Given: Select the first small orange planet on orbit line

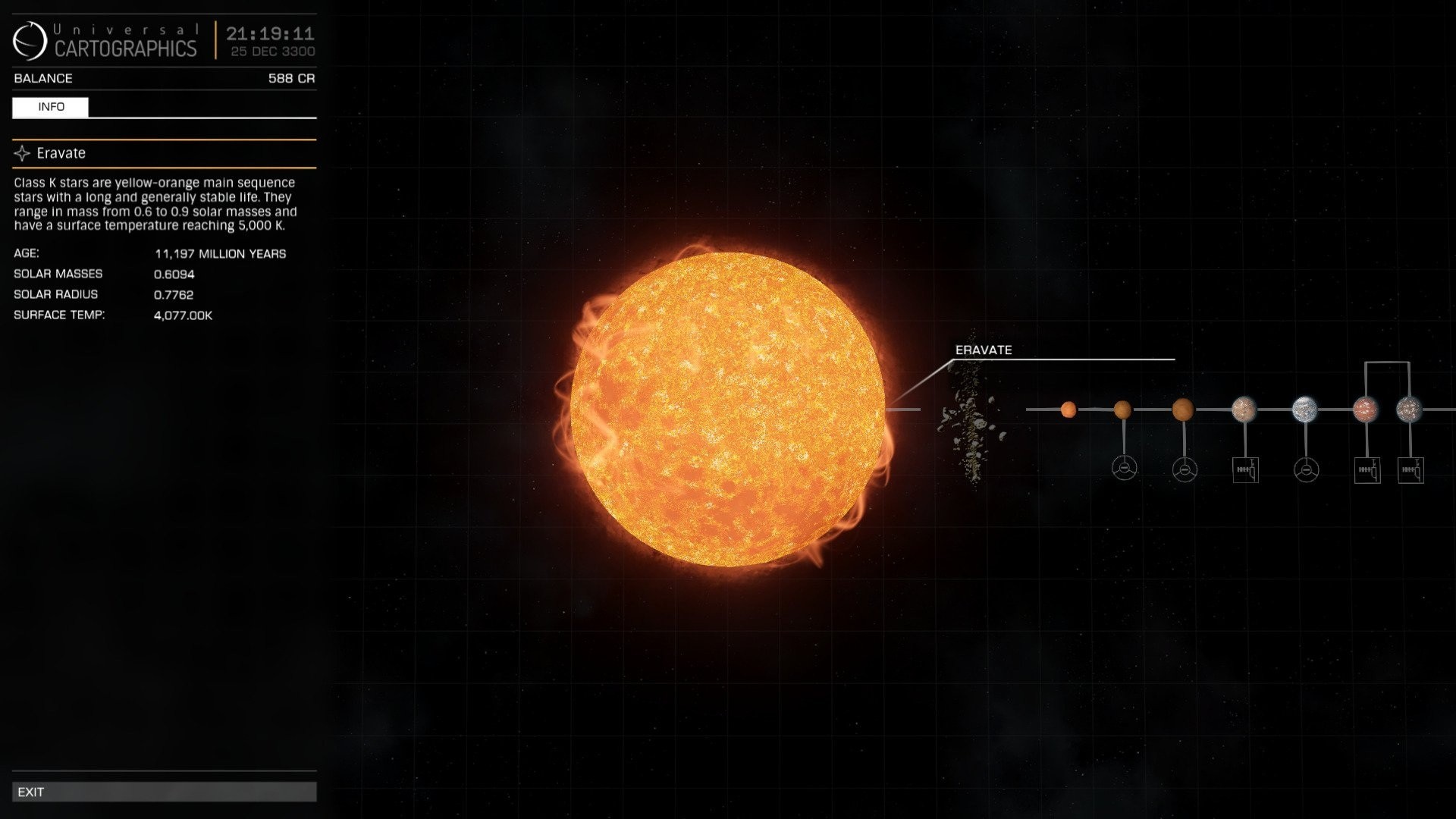Looking at the screenshot, I should (x=1068, y=409).
